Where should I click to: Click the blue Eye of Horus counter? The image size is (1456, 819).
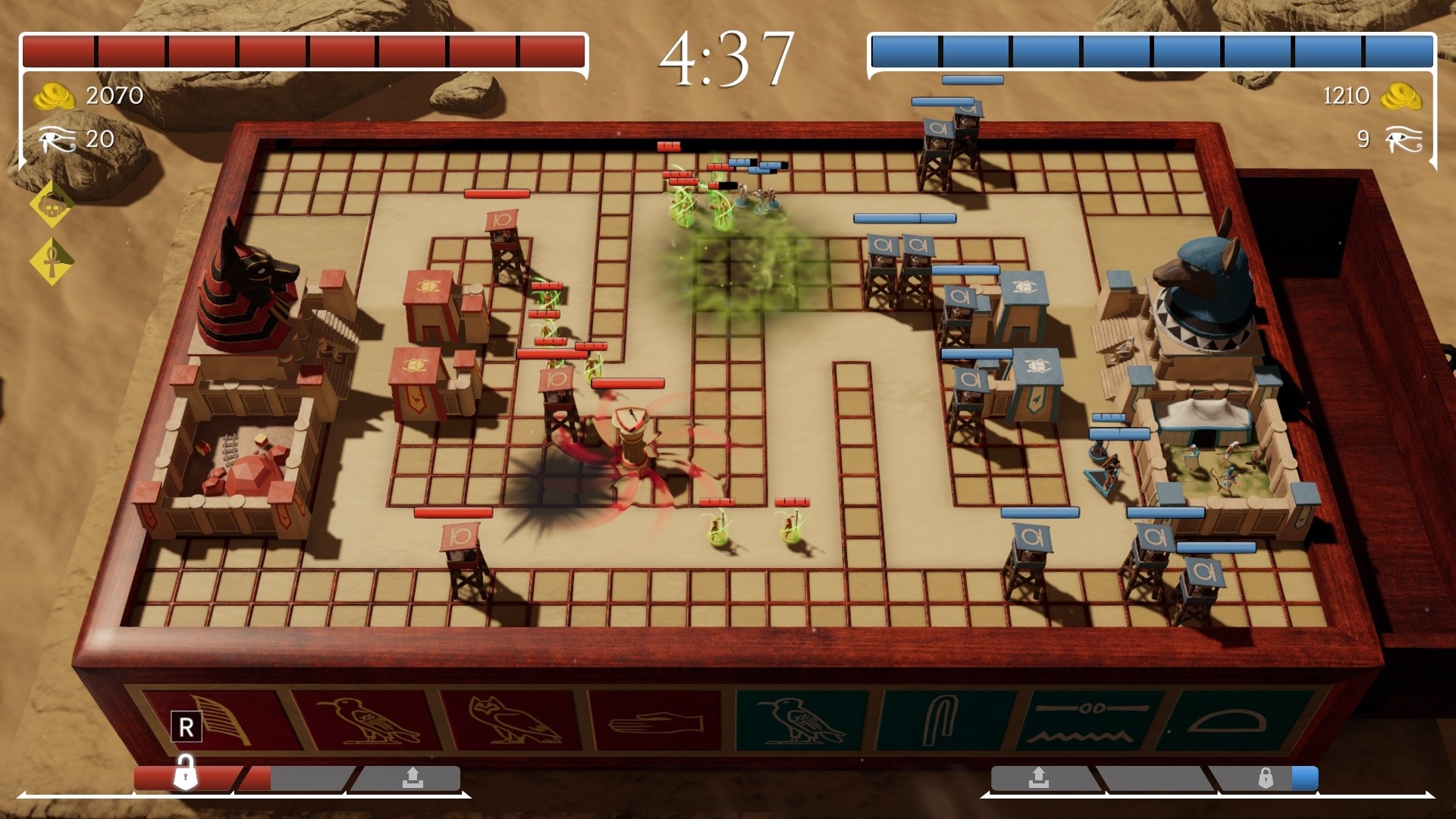pos(1403,140)
